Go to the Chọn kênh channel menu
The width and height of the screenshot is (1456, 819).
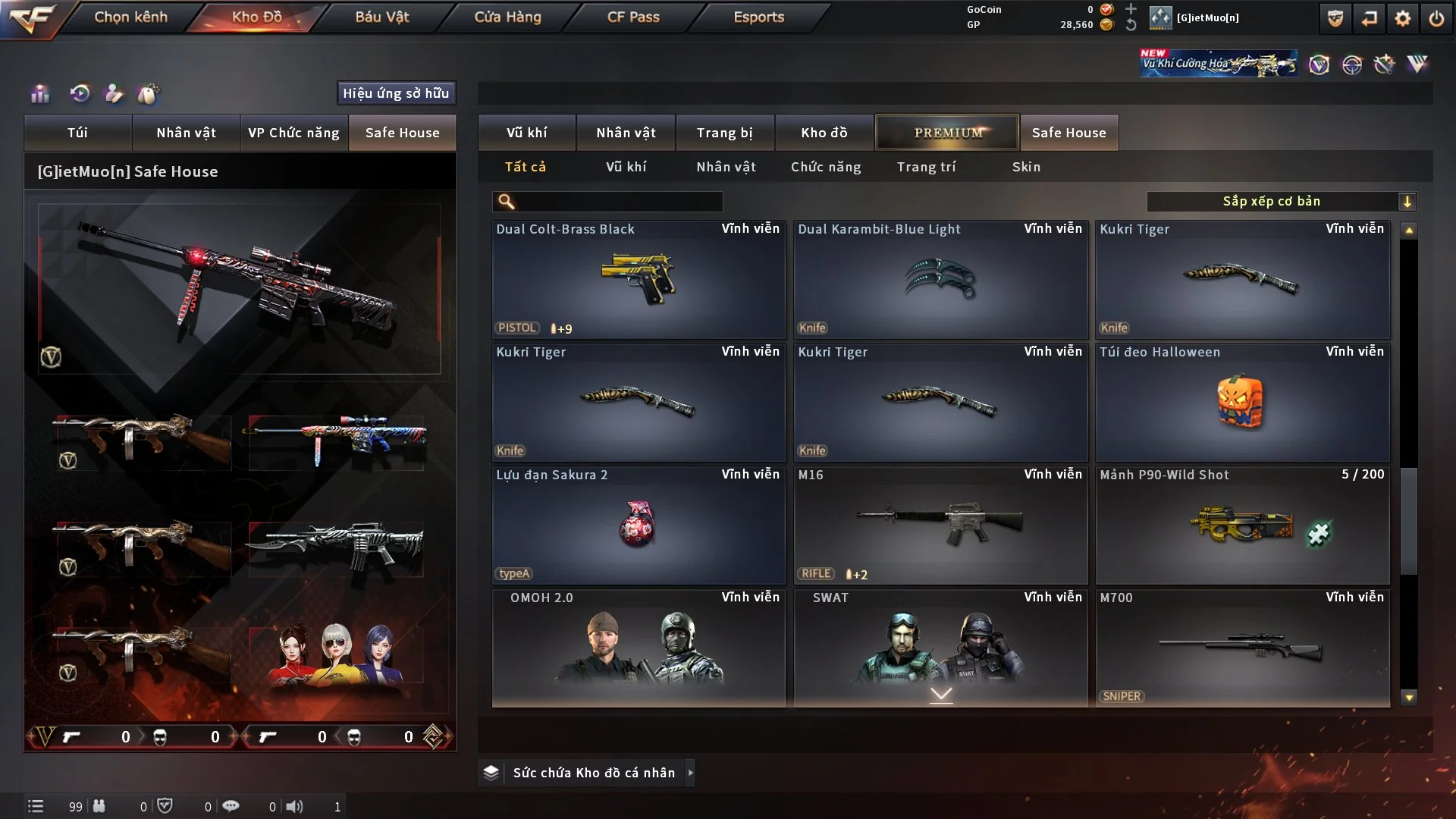click(x=130, y=17)
